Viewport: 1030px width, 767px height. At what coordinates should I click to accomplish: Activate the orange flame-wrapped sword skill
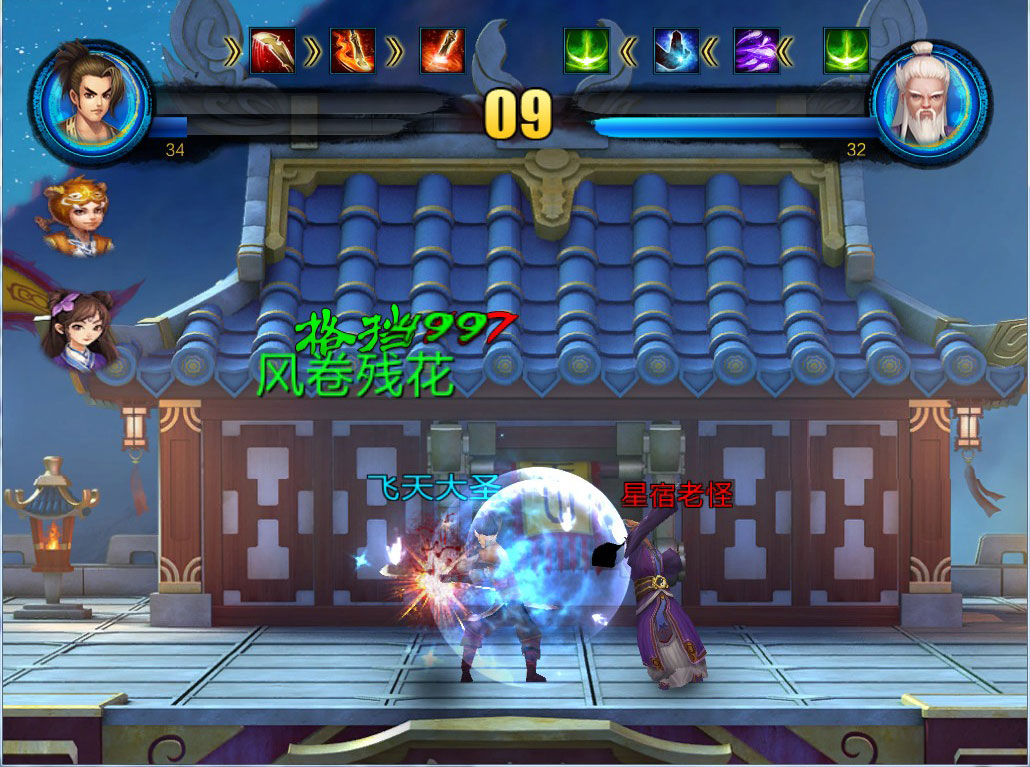(352, 51)
